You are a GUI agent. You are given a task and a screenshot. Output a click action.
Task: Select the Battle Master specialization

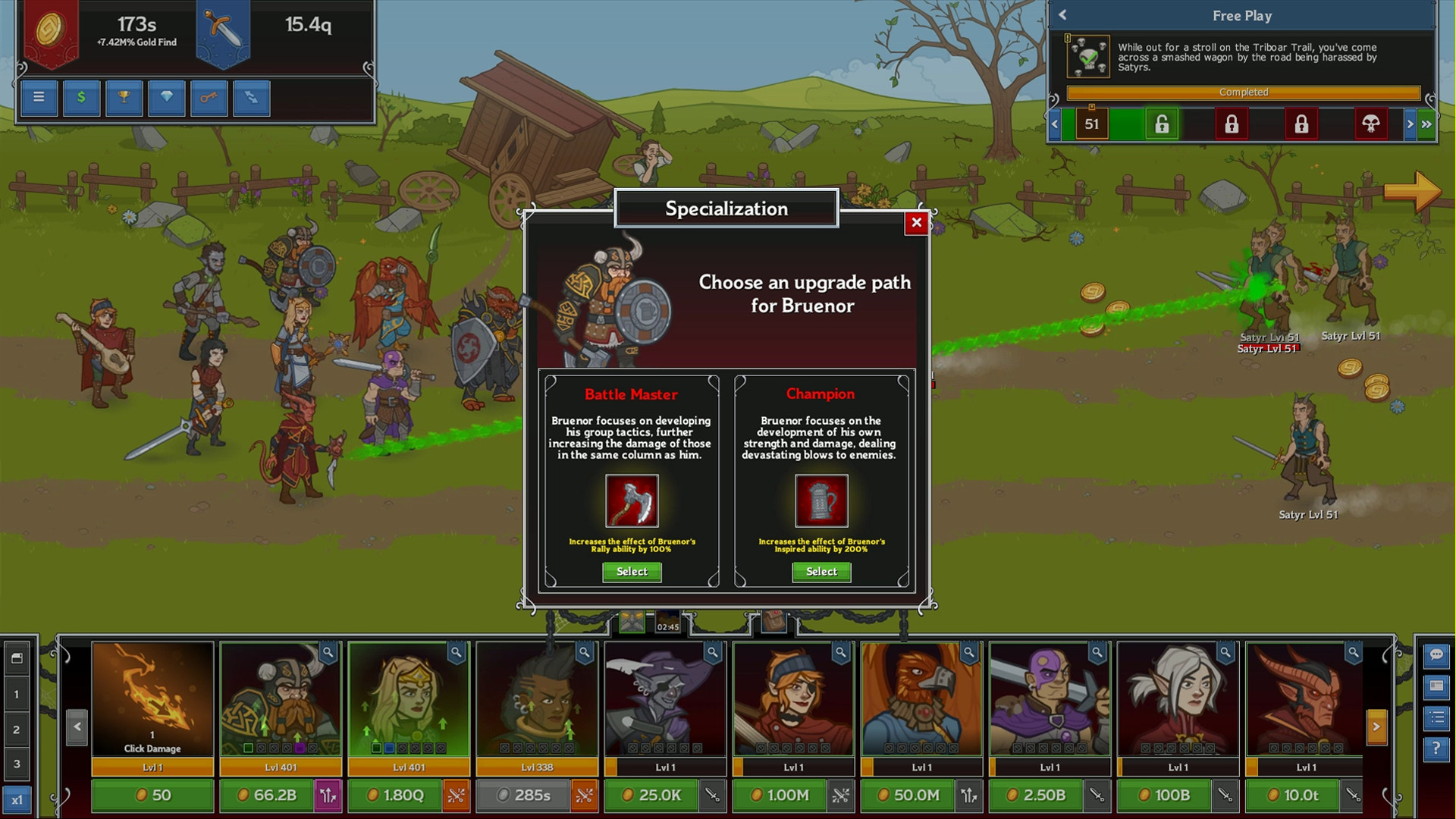(632, 572)
